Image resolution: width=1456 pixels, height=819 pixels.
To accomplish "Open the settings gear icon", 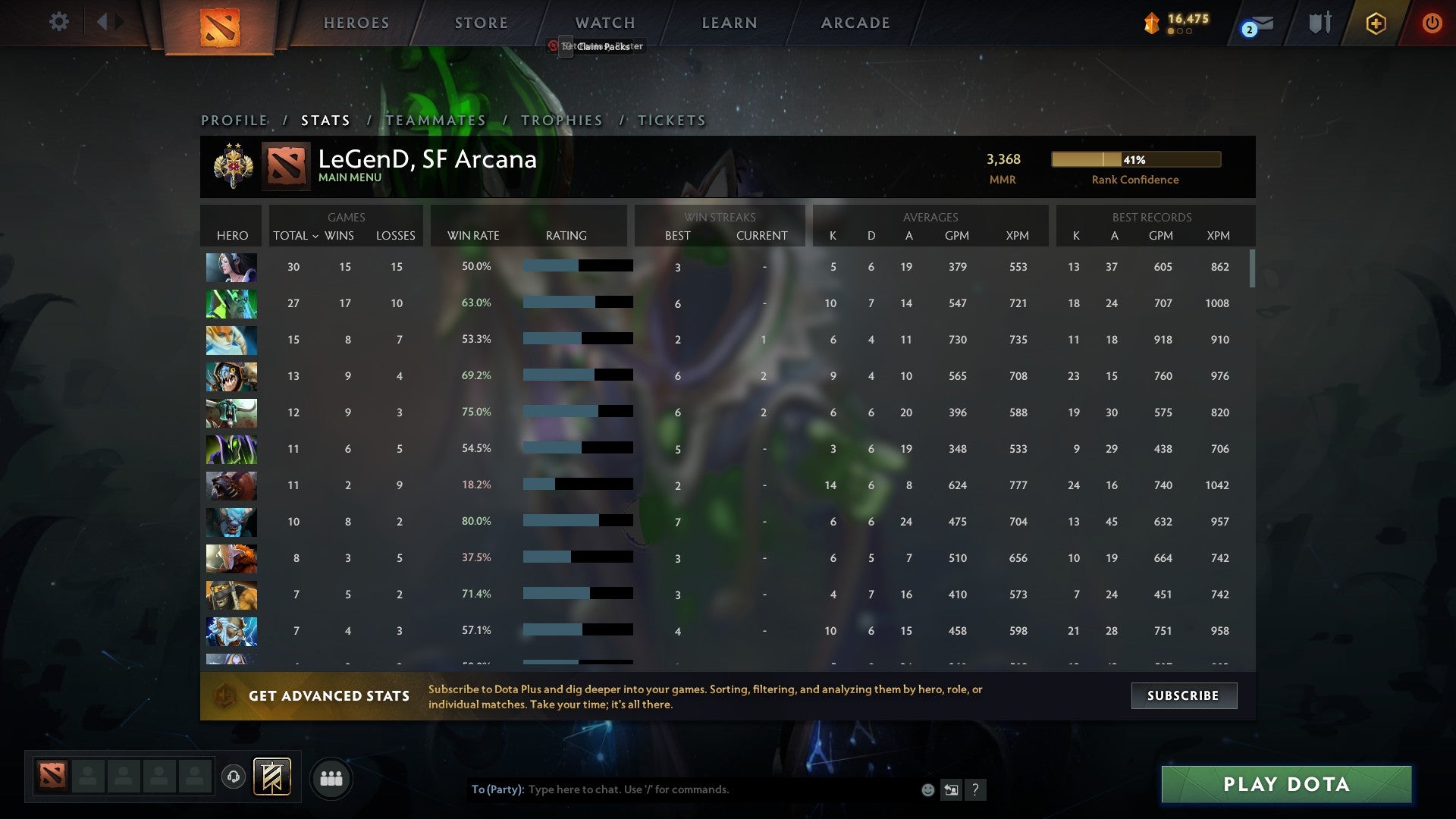I will pyautogui.click(x=58, y=22).
